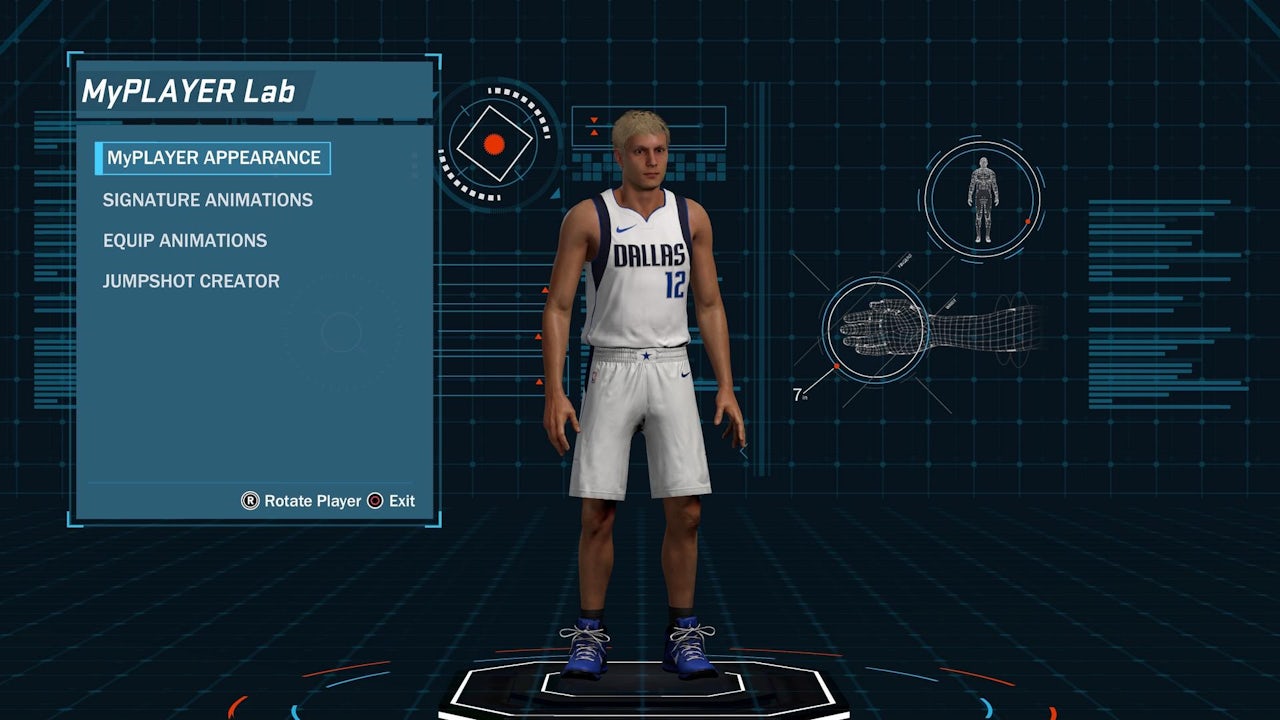Select the MyPLAYER Appearance menu option
Screen dimensions: 1280x720
(x=213, y=158)
